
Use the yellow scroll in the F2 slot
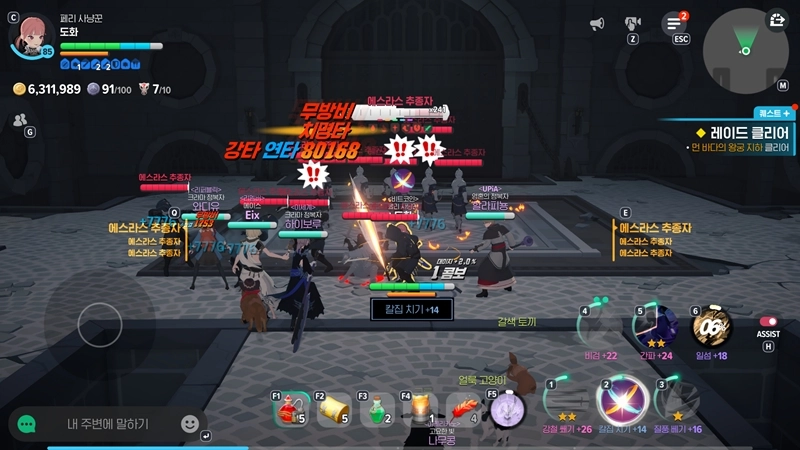(x=333, y=408)
